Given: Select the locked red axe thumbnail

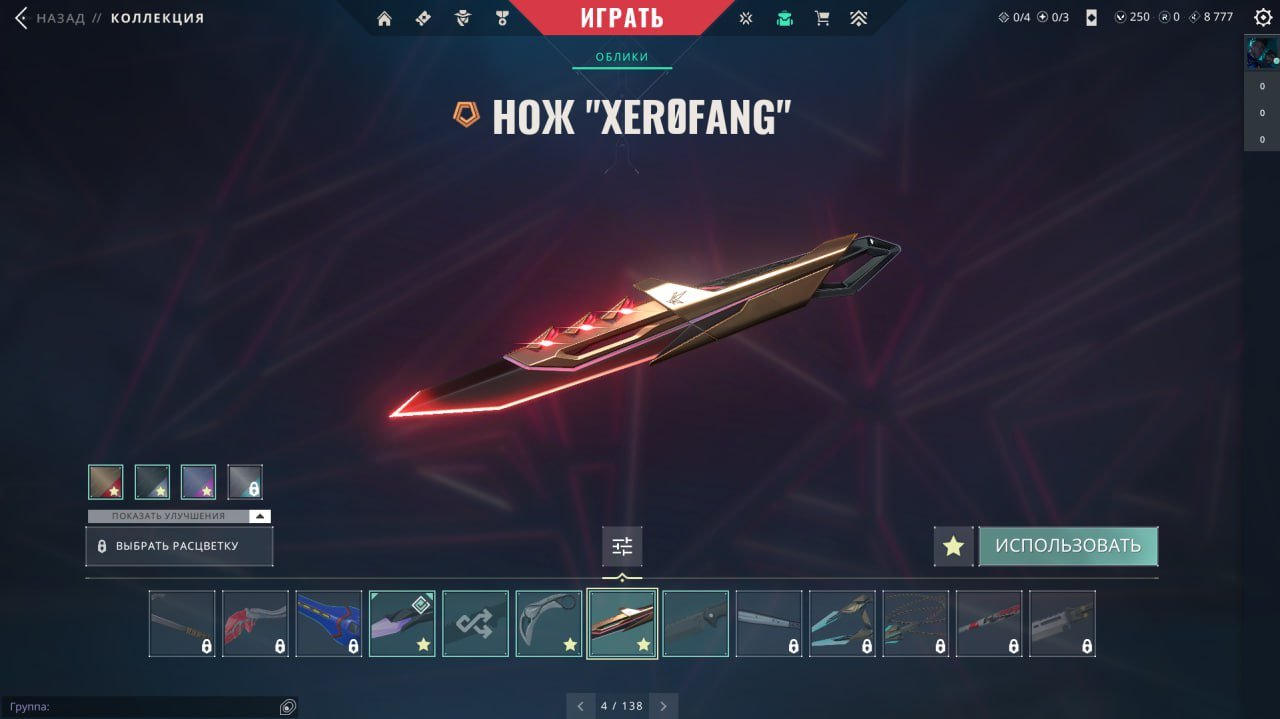Looking at the screenshot, I should (x=255, y=624).
